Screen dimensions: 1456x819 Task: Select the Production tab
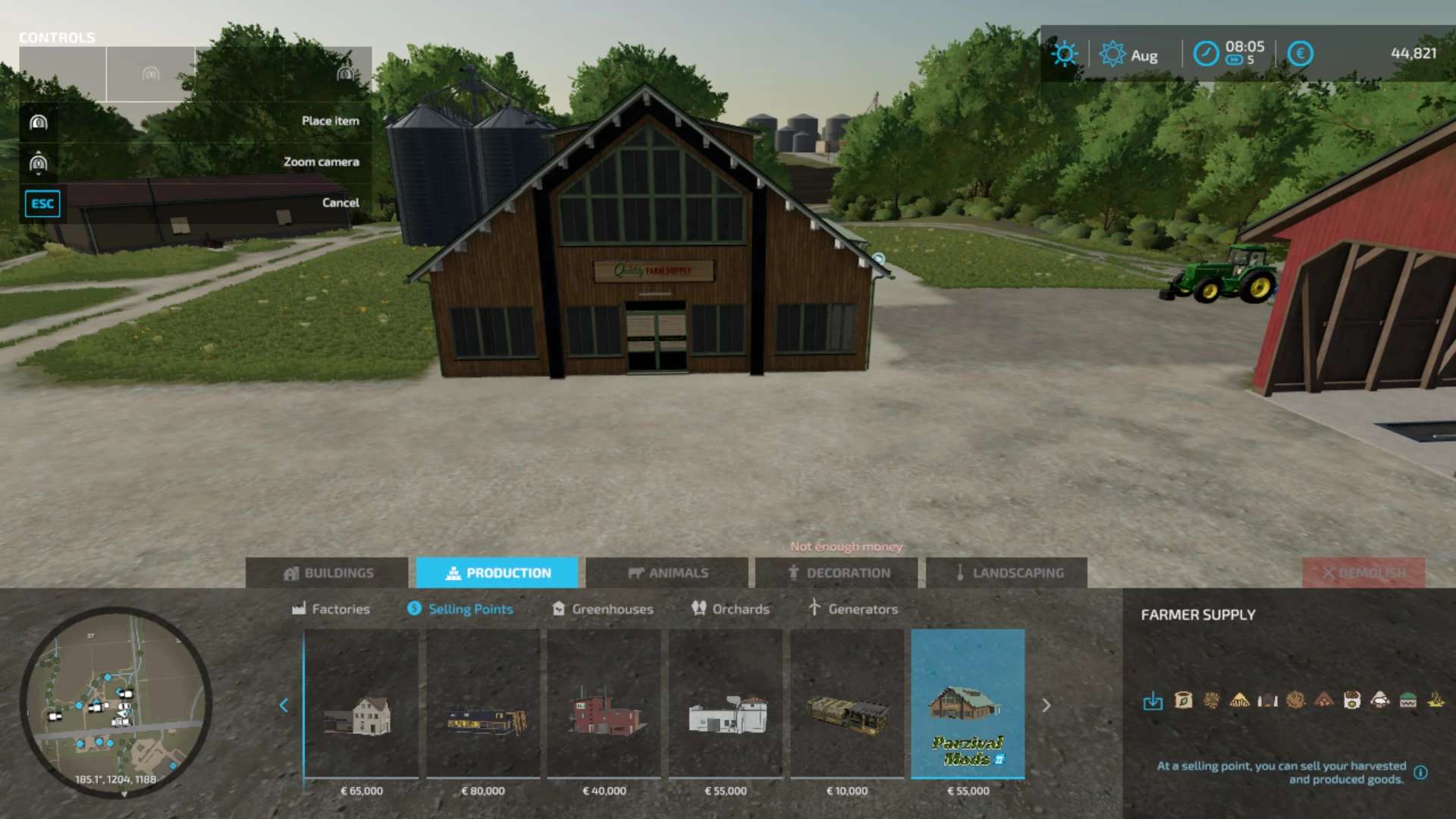(x=497, y=573)
